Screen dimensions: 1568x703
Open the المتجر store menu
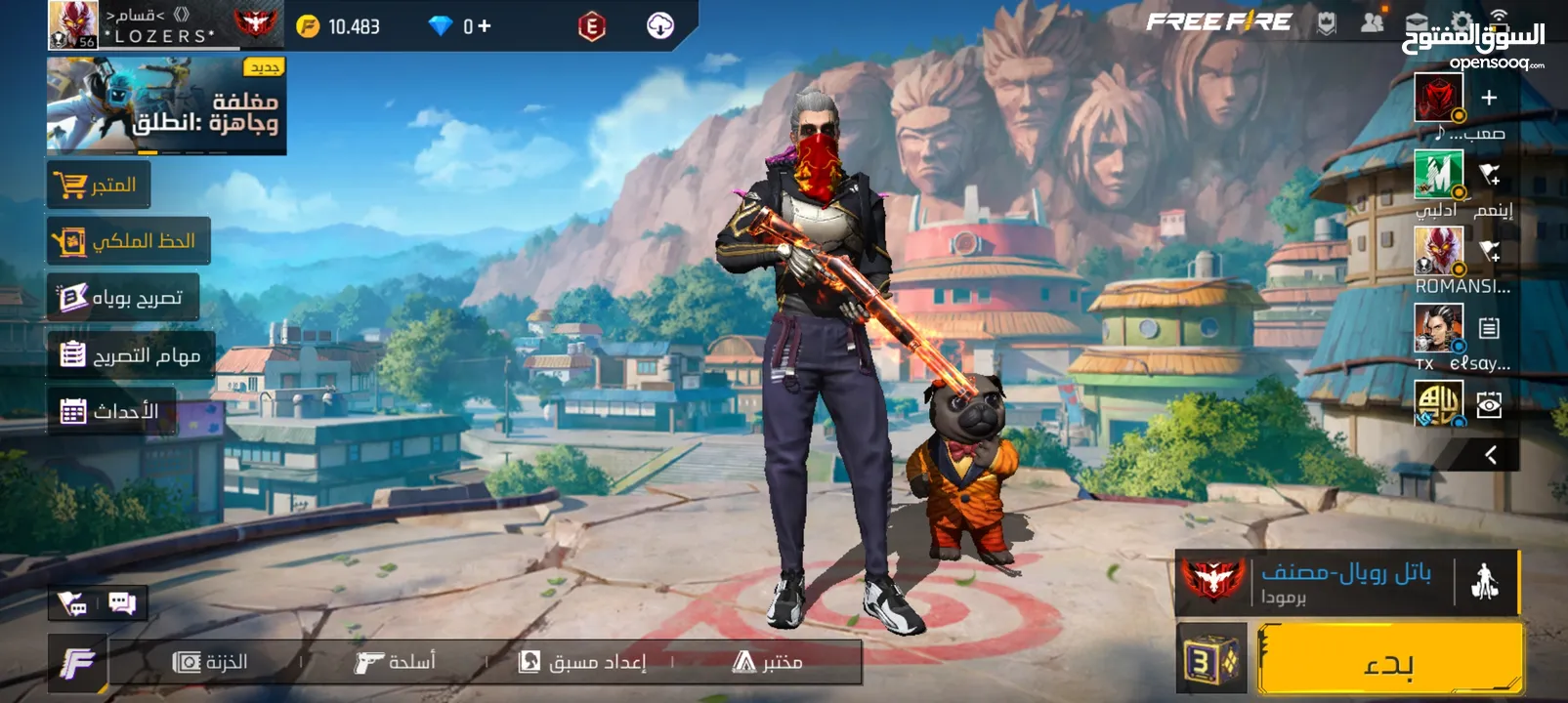[x=99, y=185]
